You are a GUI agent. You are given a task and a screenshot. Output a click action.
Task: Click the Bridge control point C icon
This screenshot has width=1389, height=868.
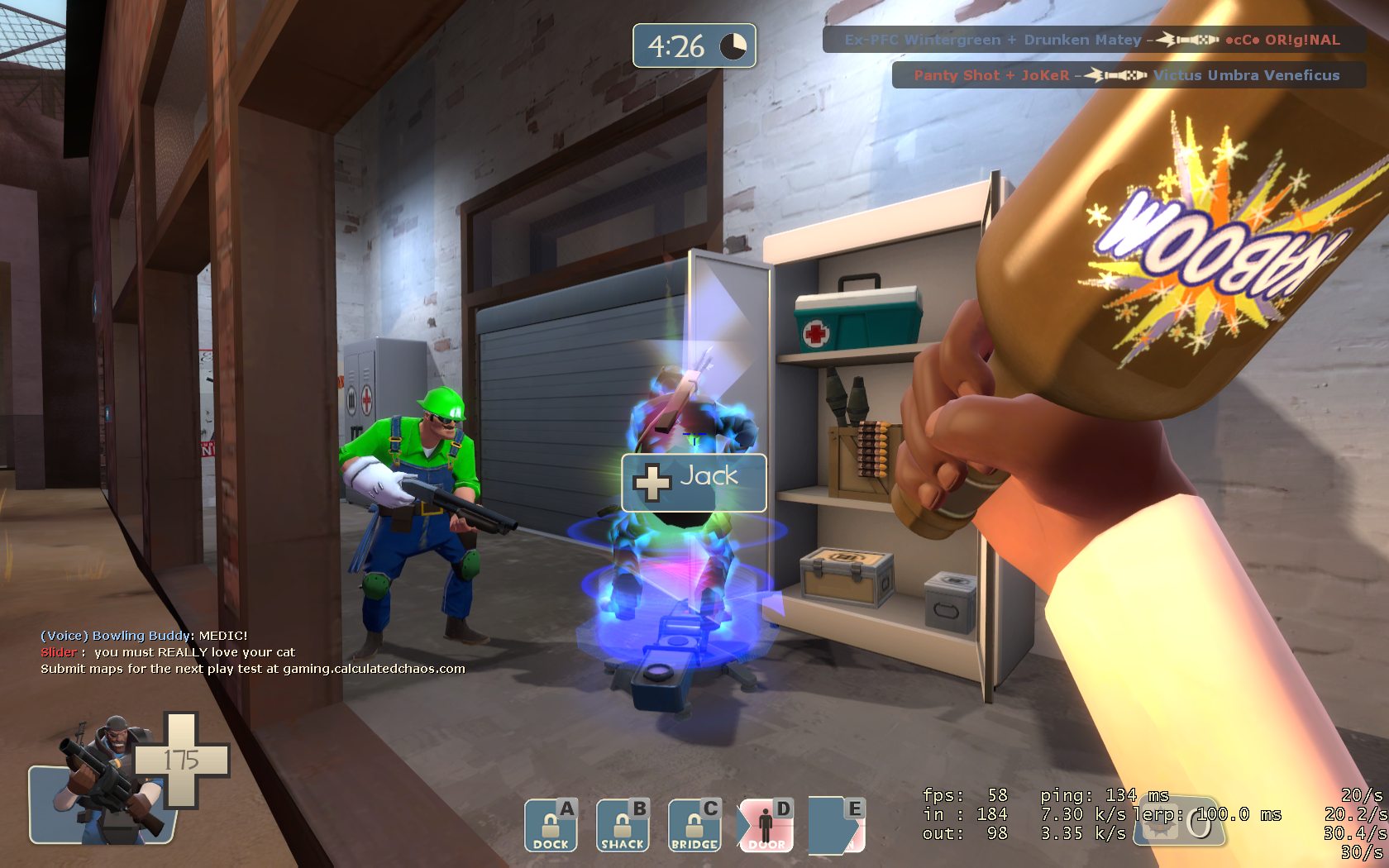click(694, 826)
